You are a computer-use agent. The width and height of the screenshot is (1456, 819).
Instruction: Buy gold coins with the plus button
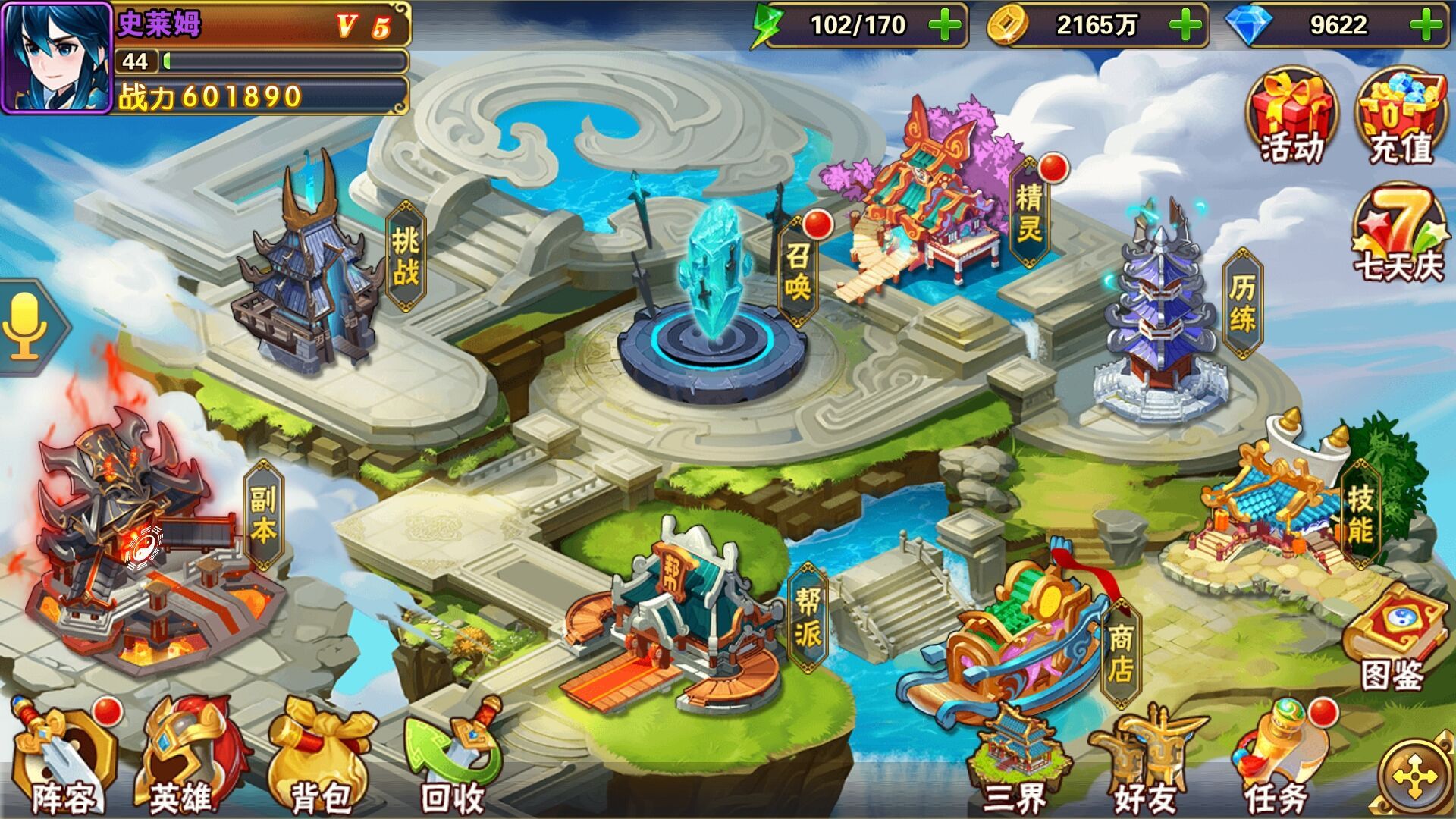1185,25
